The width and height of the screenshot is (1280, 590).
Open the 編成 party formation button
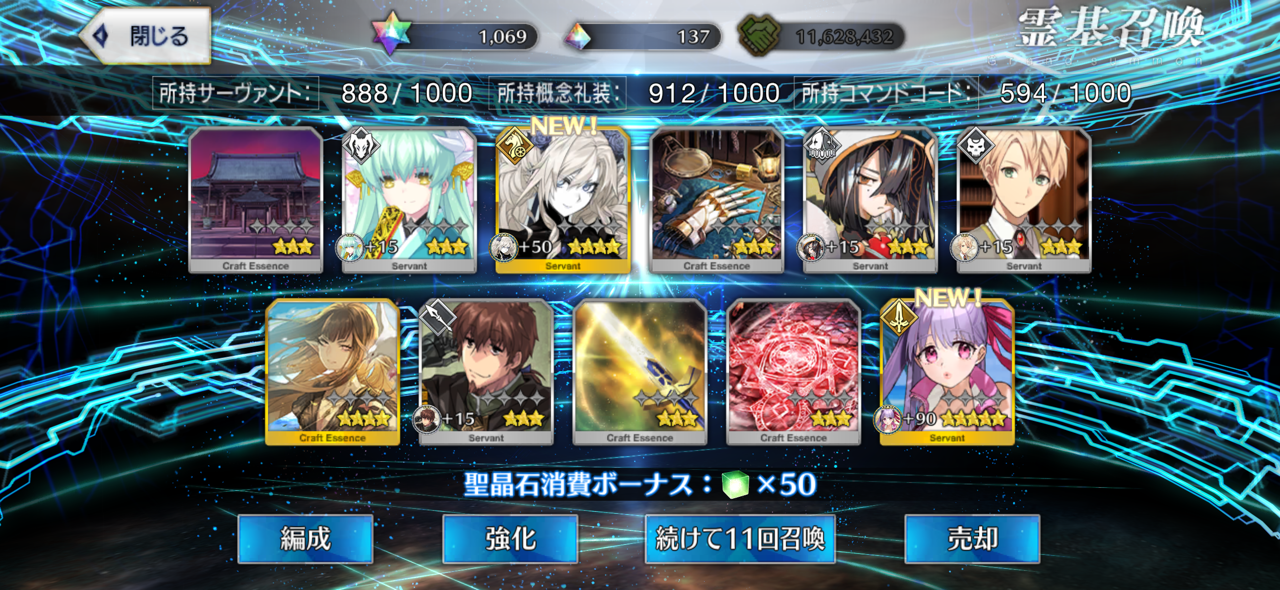point(305,539)
